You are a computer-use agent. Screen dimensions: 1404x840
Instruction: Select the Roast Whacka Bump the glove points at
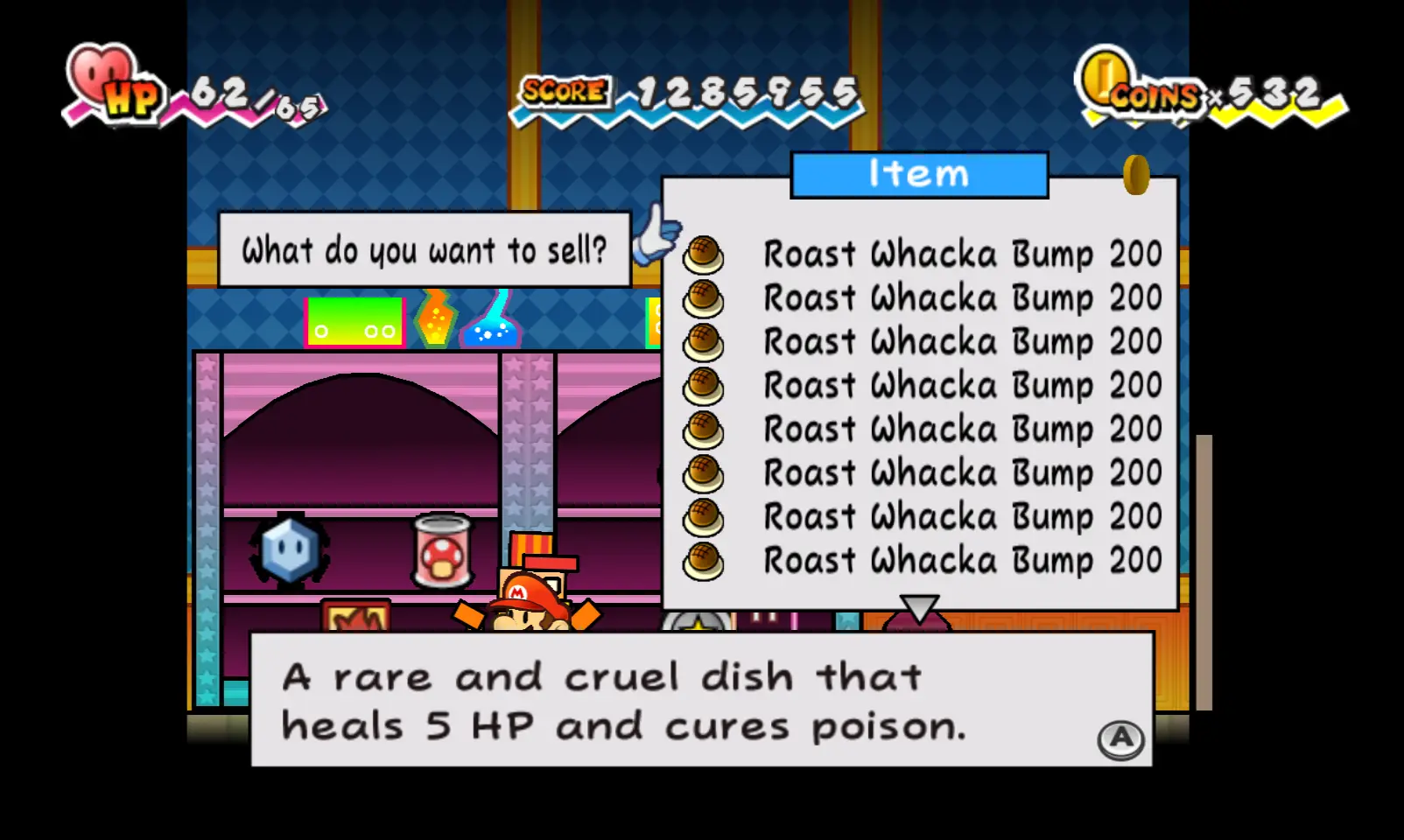pyautogui.click(x=919, y=255)
